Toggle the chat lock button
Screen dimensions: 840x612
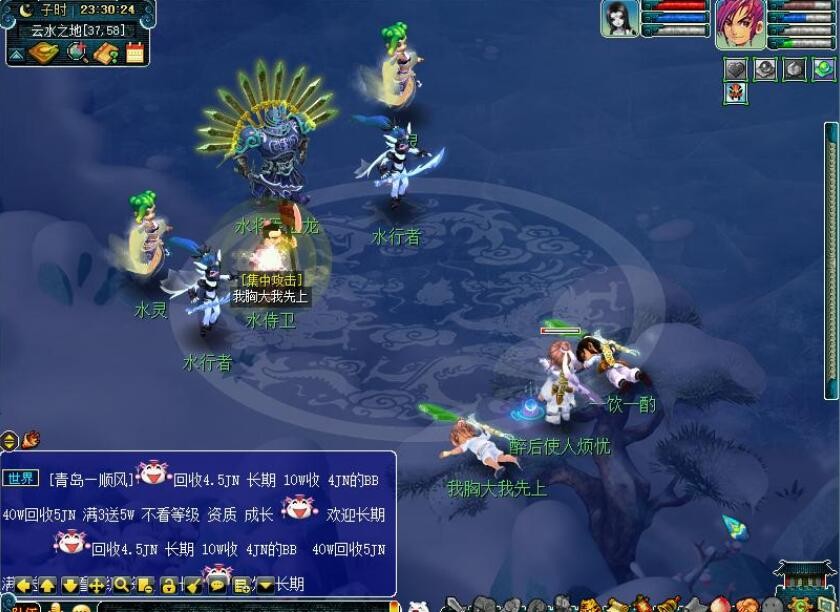click(169, 585)
